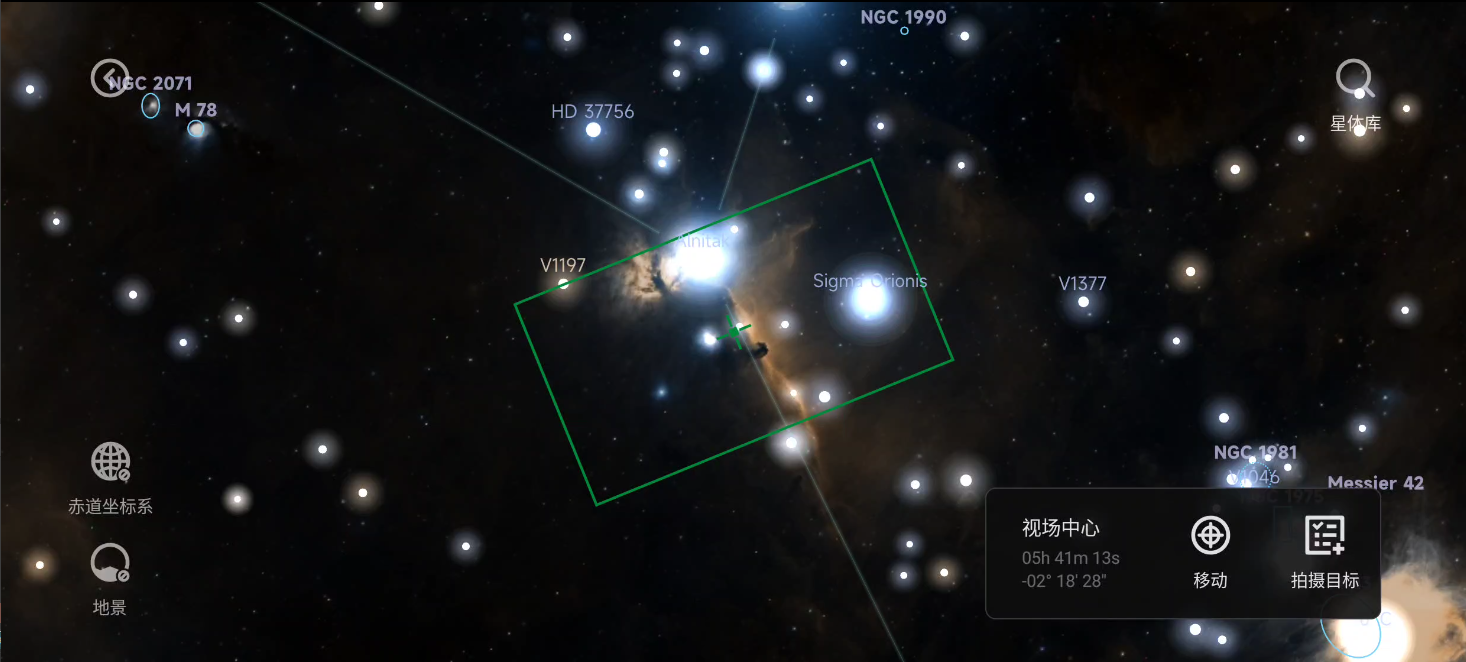Tap the 移动 move-to-target button
Screen dimensions: 1466x662
point(1210,536)
